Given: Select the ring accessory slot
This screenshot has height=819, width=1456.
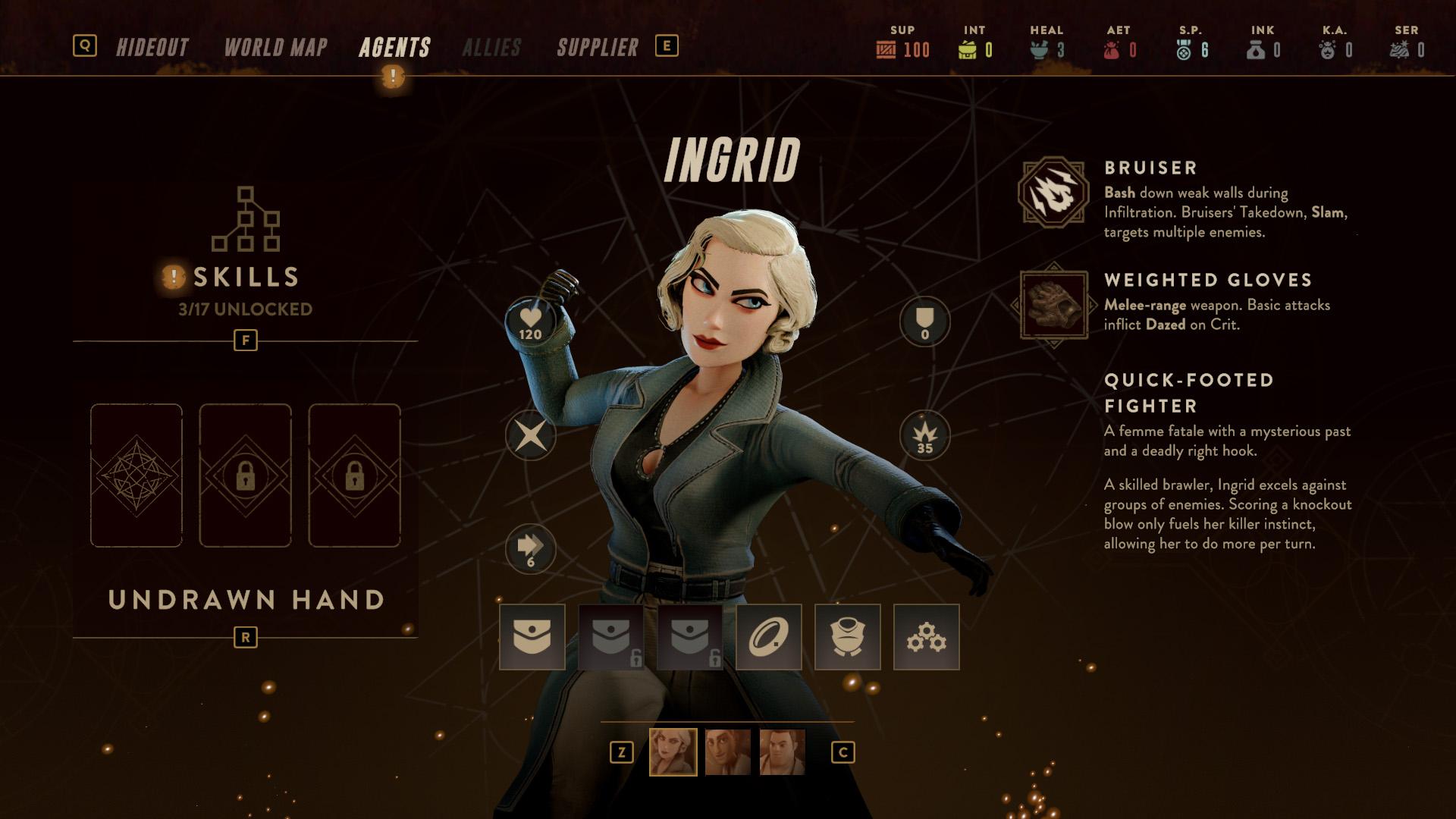Looking at the screenshot, I should tap(769, 637).
